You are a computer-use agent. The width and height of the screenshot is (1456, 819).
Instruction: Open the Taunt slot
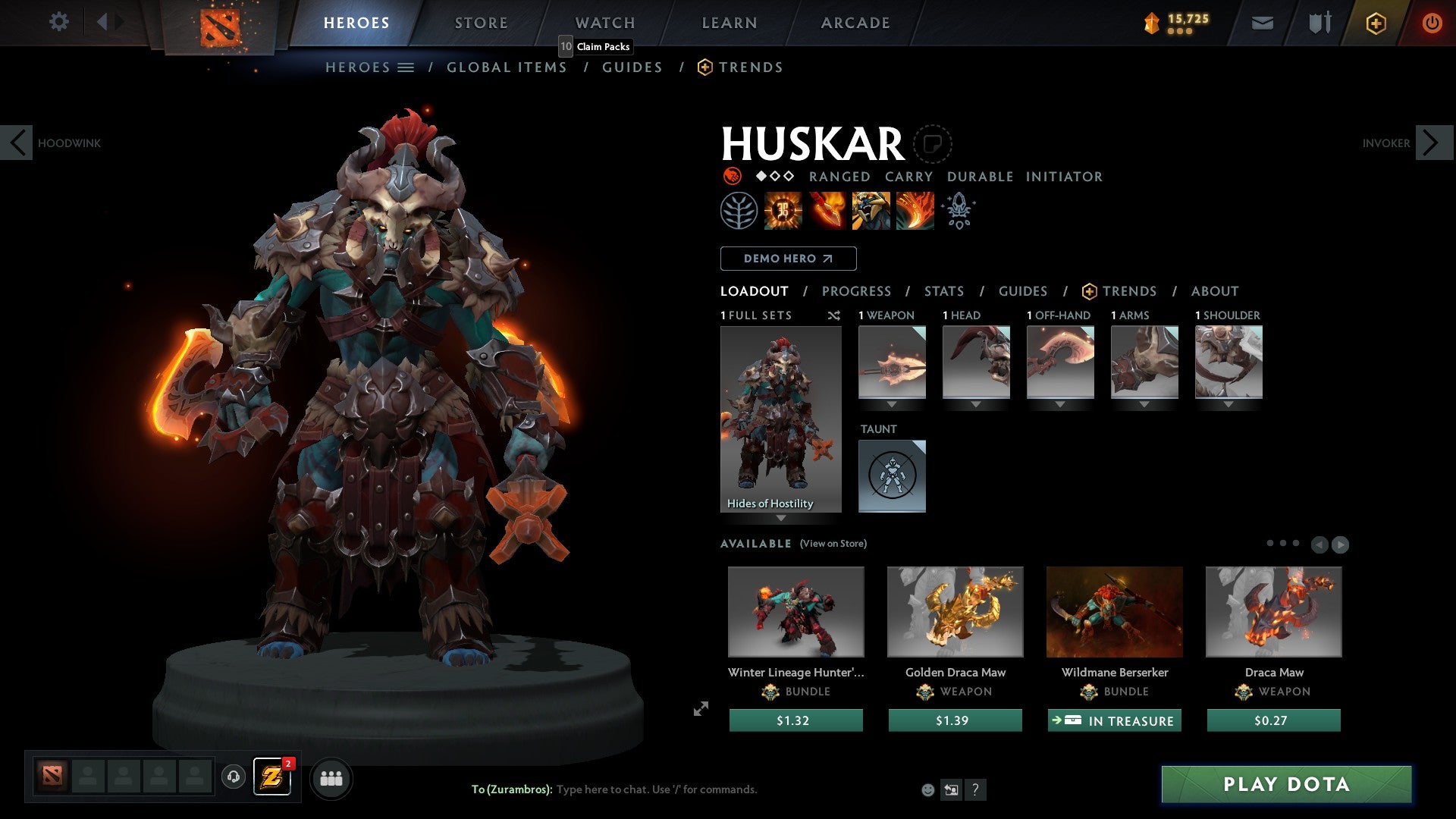(x=892, y=476)
